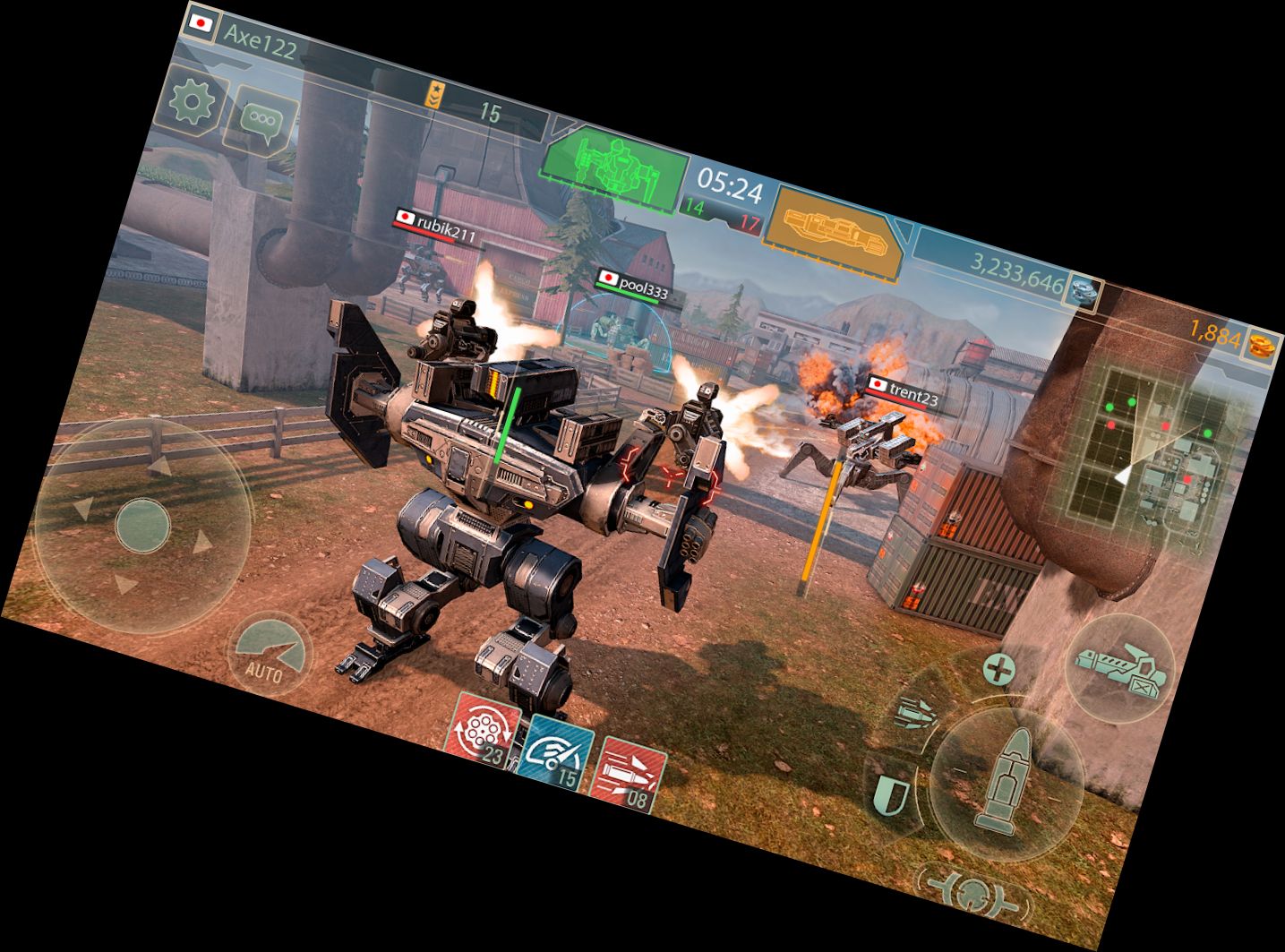Viewport: 1285px width, 952px height.
Task: Activate the shield ability icon
Action: click(891, 793)
